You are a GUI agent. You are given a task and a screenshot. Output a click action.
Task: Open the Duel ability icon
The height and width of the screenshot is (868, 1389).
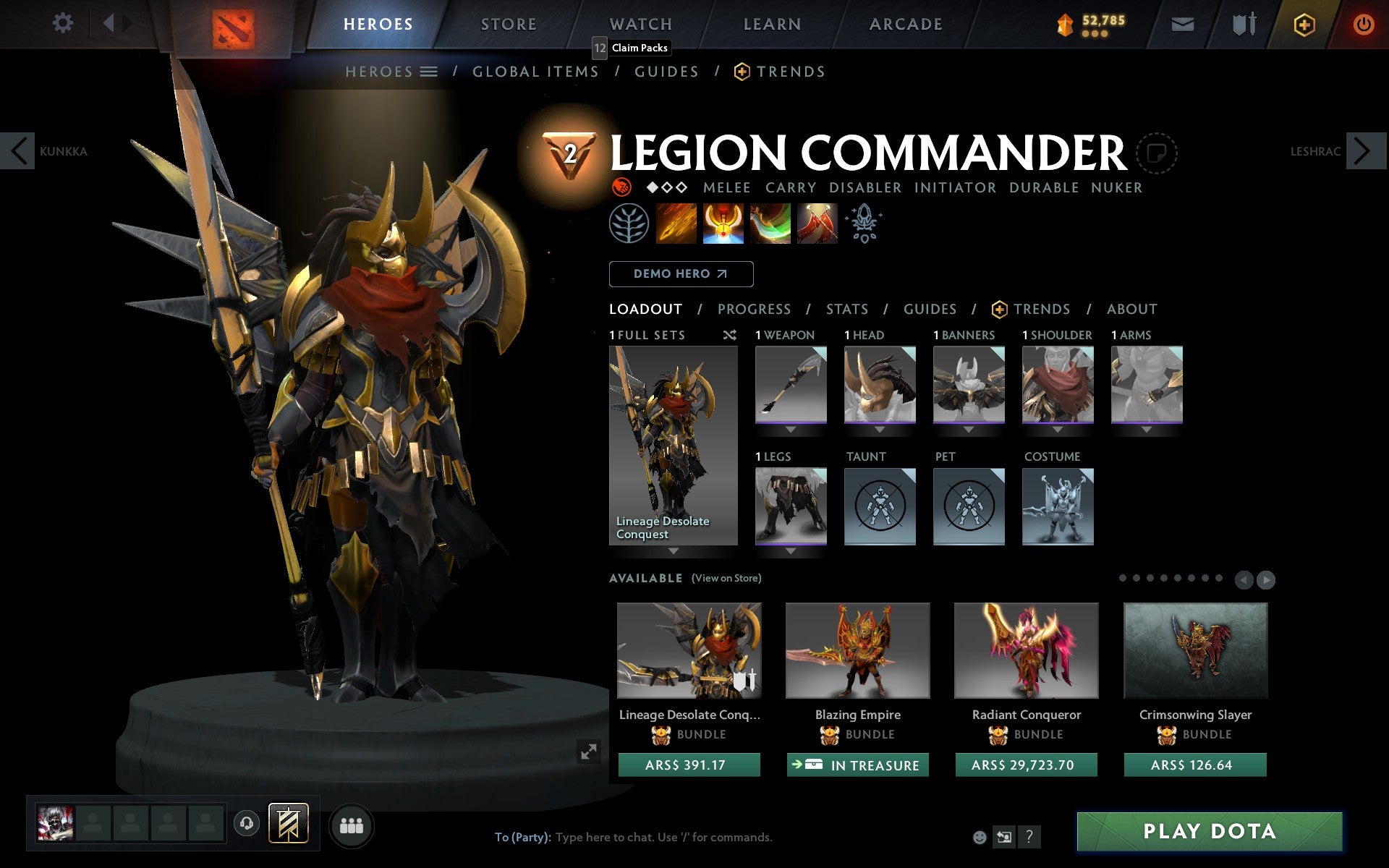pos(817,224)
